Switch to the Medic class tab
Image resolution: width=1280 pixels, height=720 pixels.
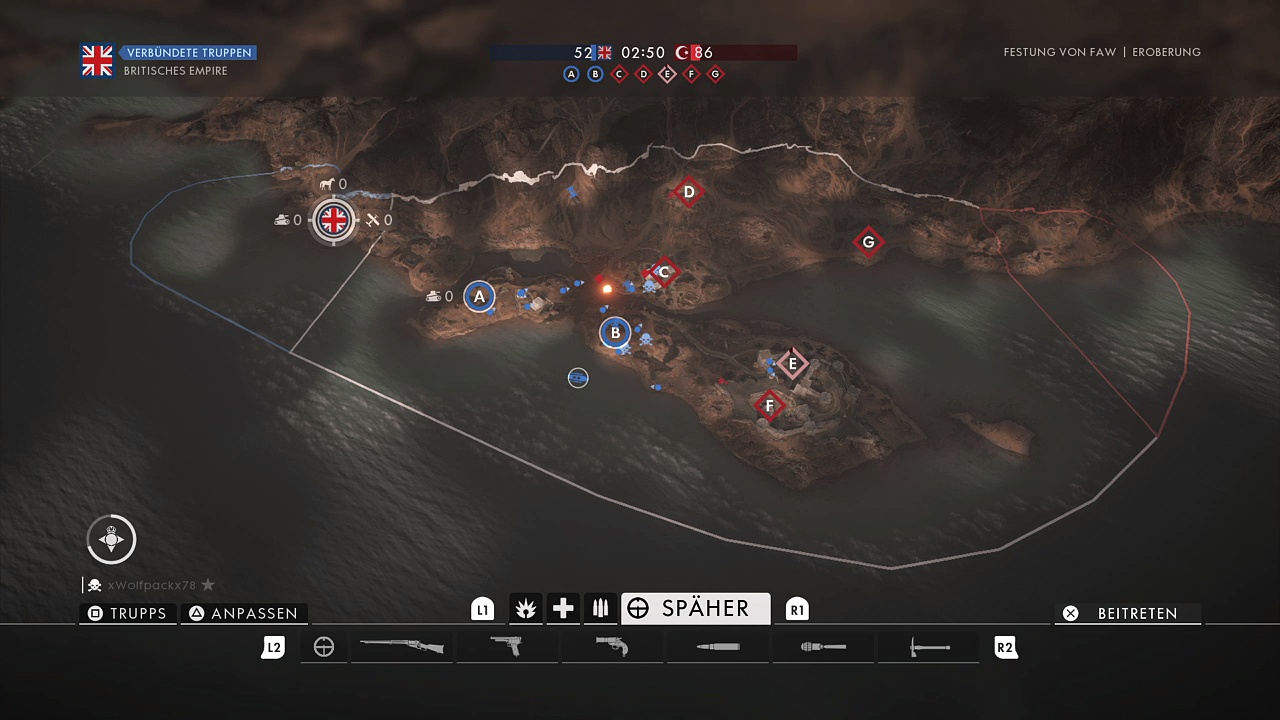[x=563, y=608]
